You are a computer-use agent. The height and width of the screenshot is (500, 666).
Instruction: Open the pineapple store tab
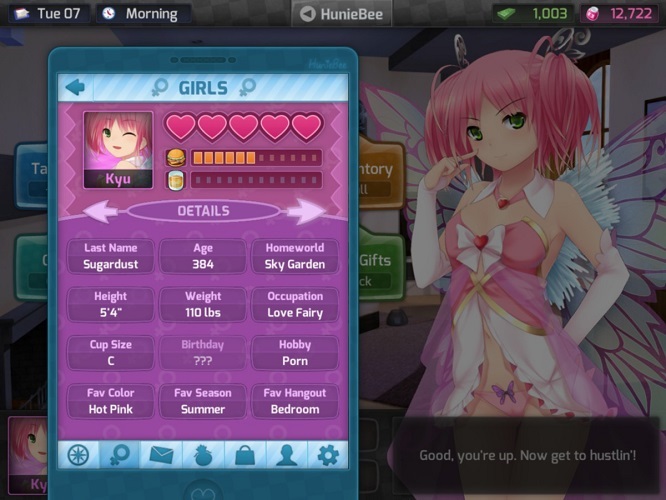coord(203,455)
